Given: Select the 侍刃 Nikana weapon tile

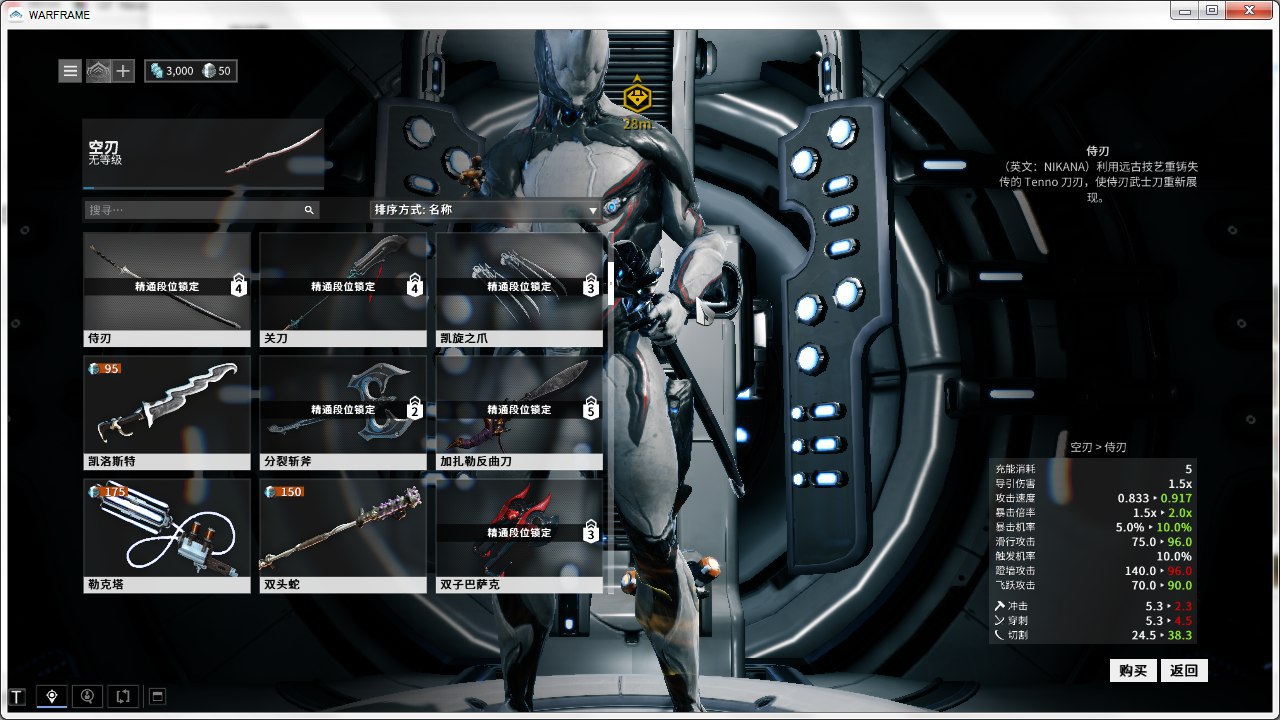Looking at the screenshot, I should [x=167, y=290].
